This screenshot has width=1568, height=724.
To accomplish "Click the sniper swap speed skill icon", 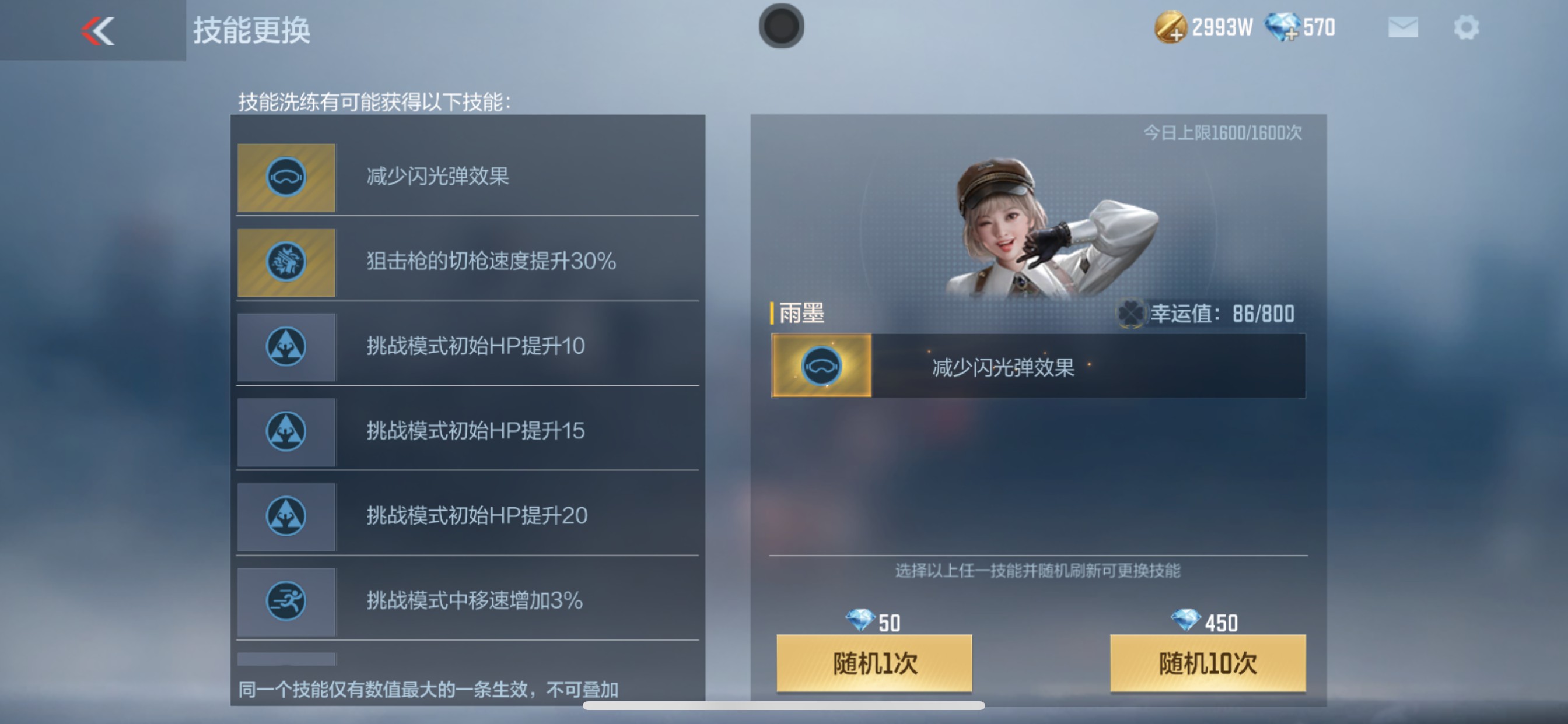I will [286, 262].
